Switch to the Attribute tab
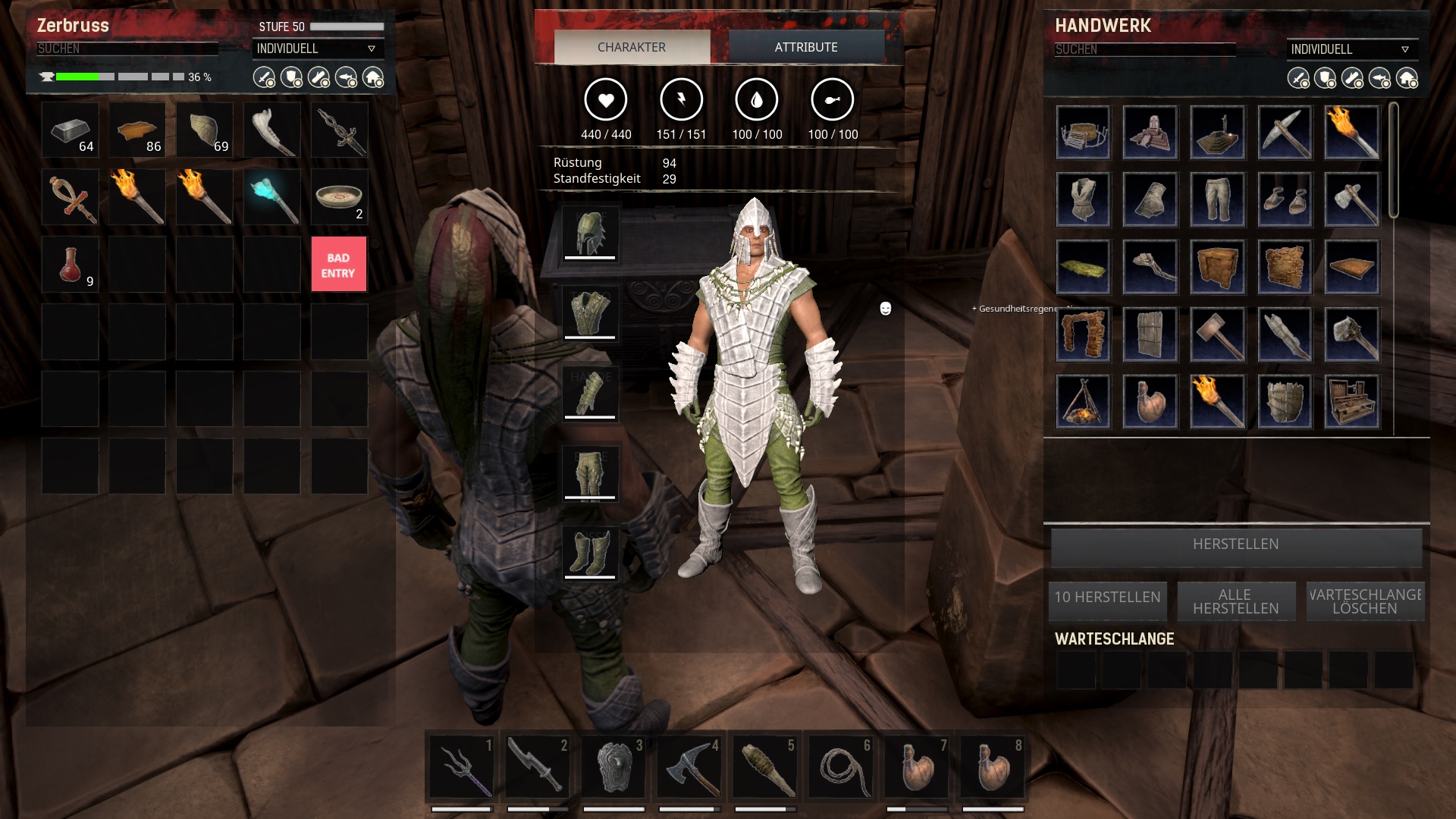 (806, 47)
